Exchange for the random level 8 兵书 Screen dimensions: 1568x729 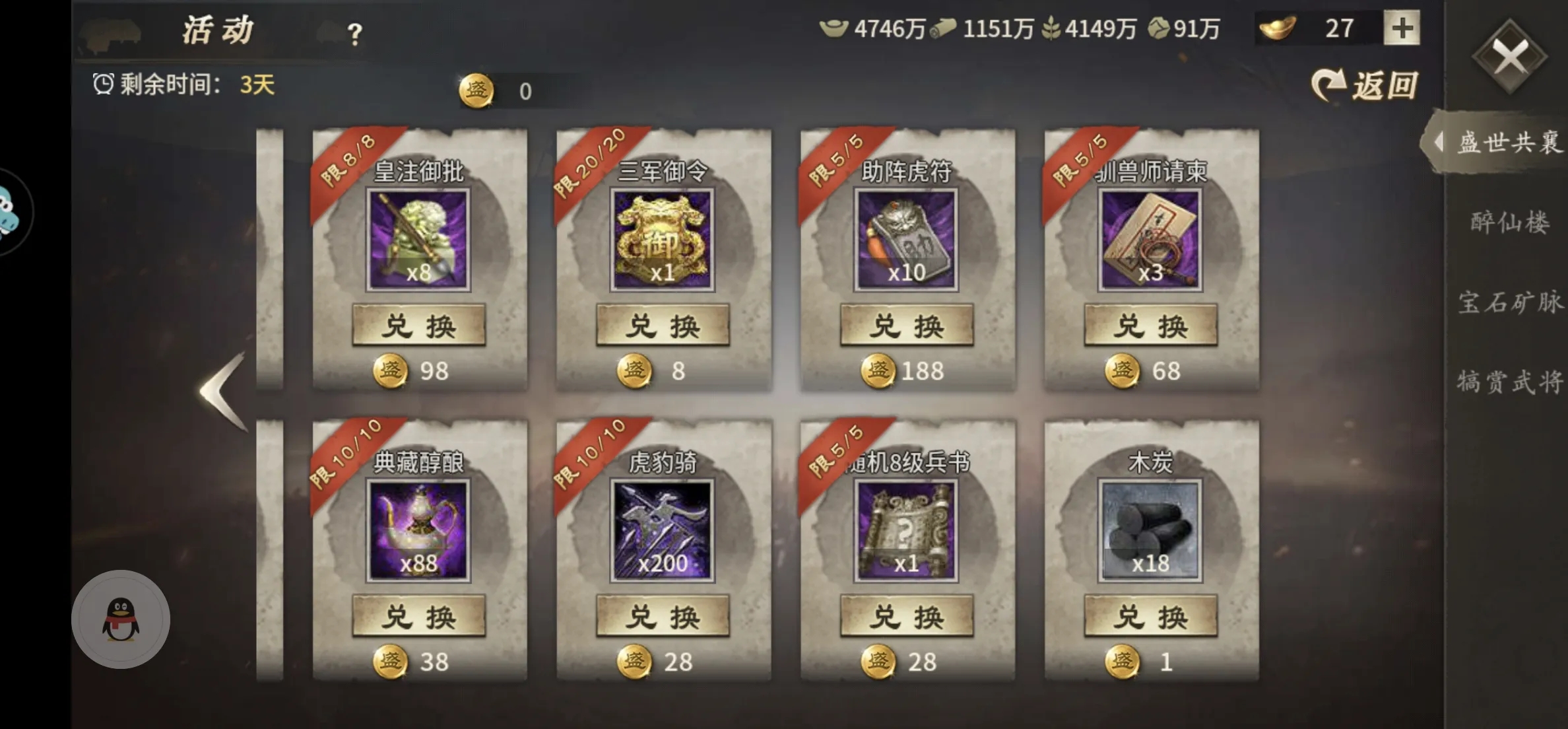pos(907,616)
